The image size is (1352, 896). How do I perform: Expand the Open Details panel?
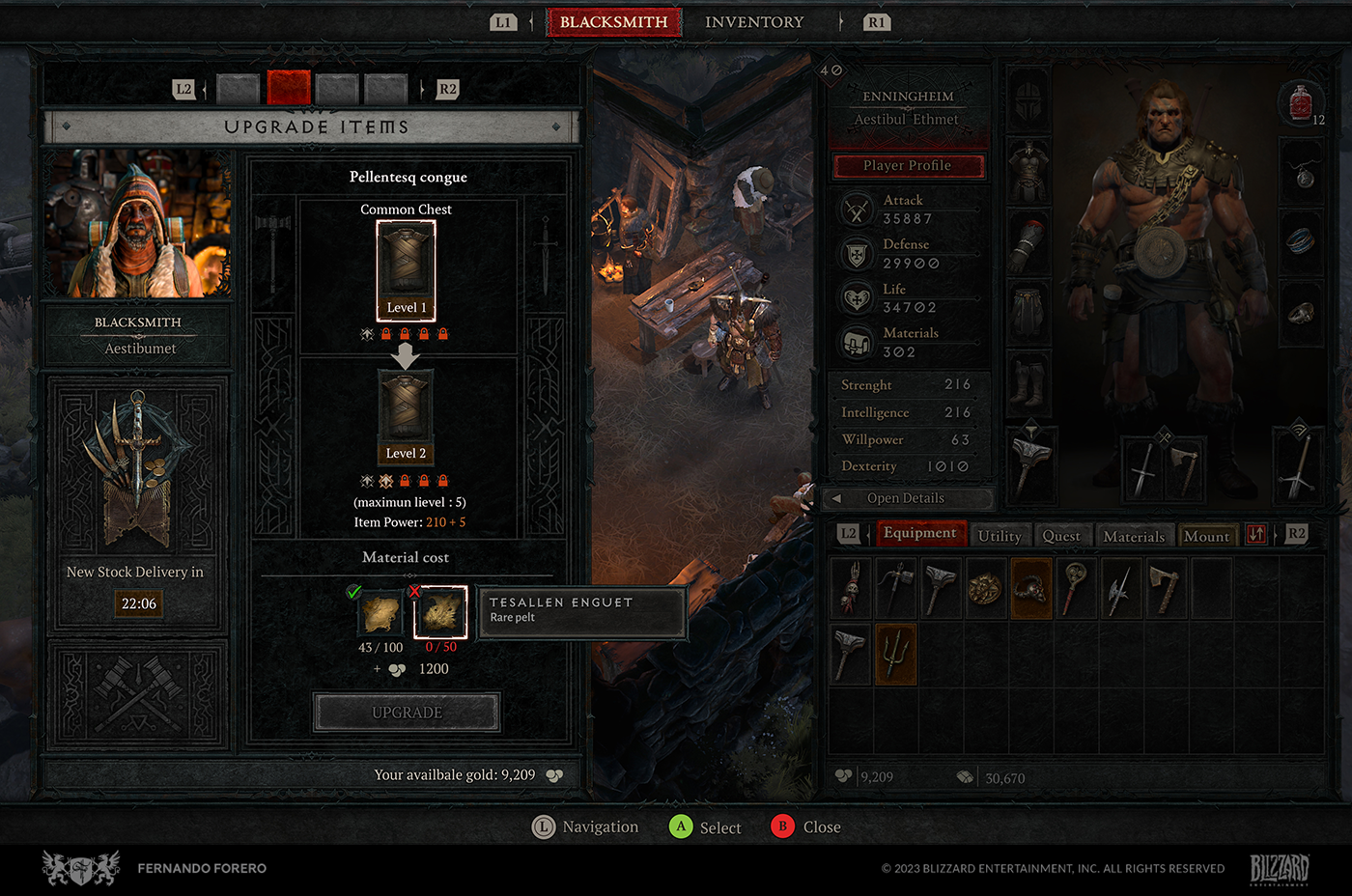tap(906, 498)
